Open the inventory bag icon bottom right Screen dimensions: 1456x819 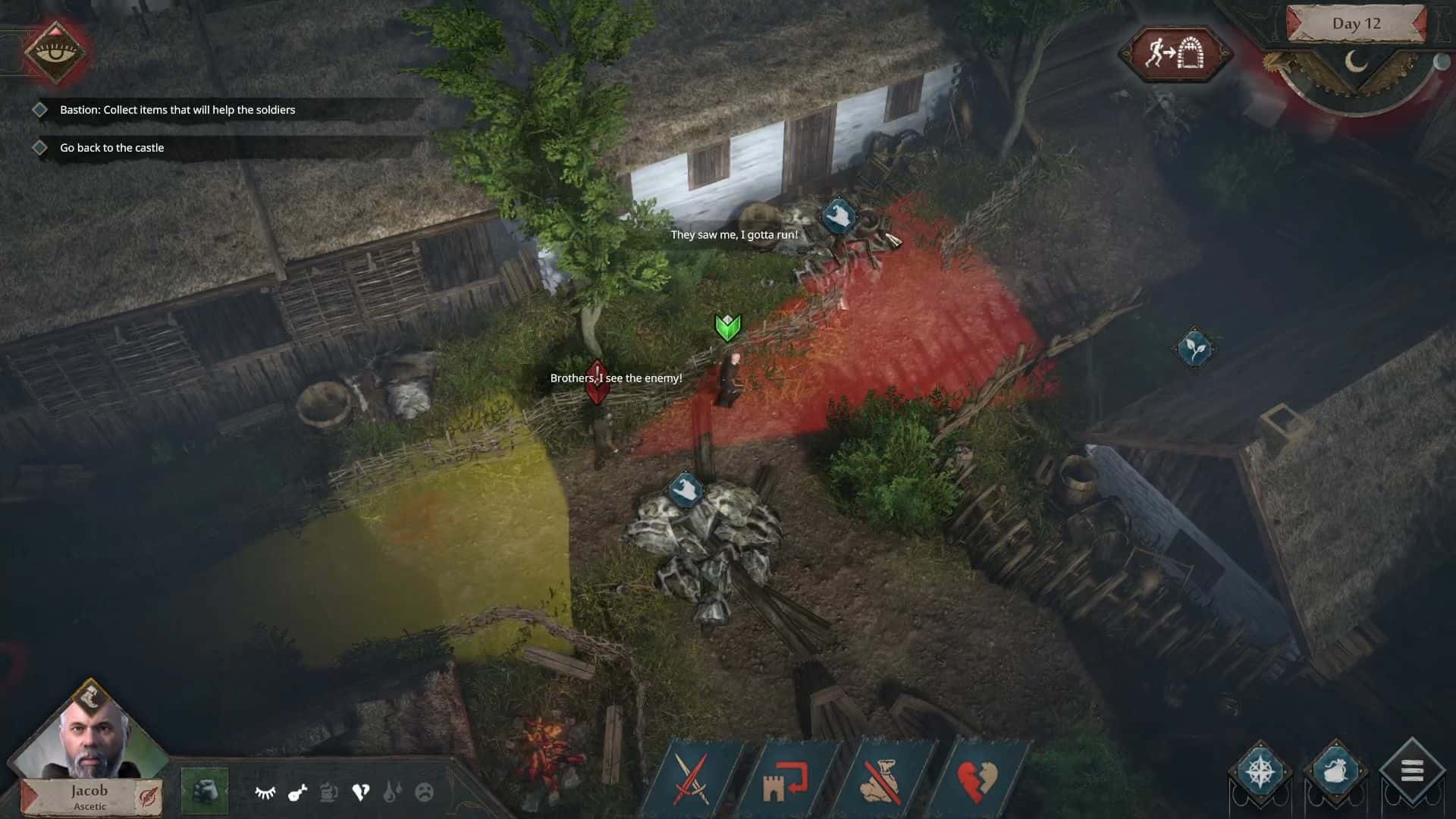pos(1335,770)
